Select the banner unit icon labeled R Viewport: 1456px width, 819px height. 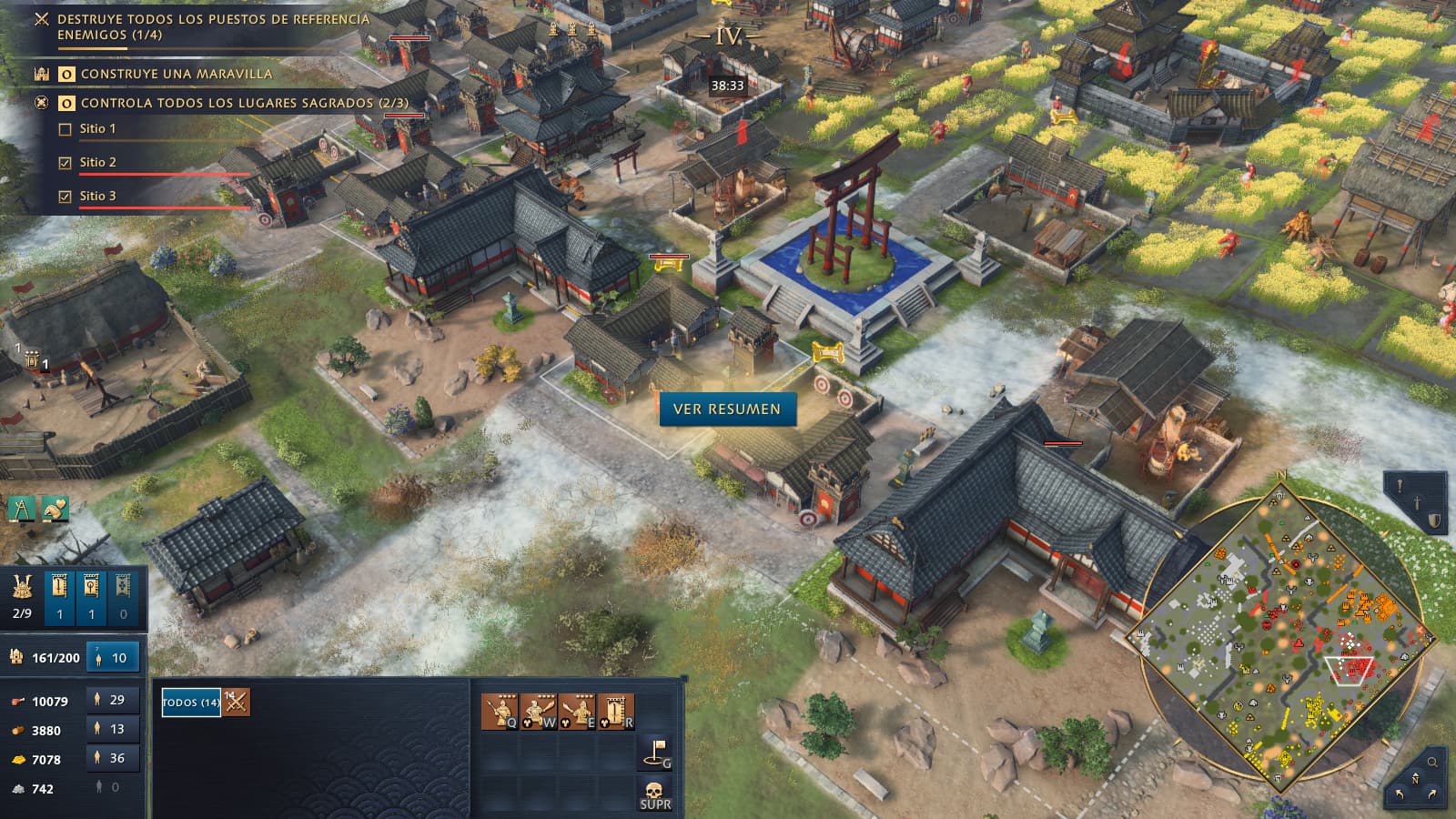point(616,712)
